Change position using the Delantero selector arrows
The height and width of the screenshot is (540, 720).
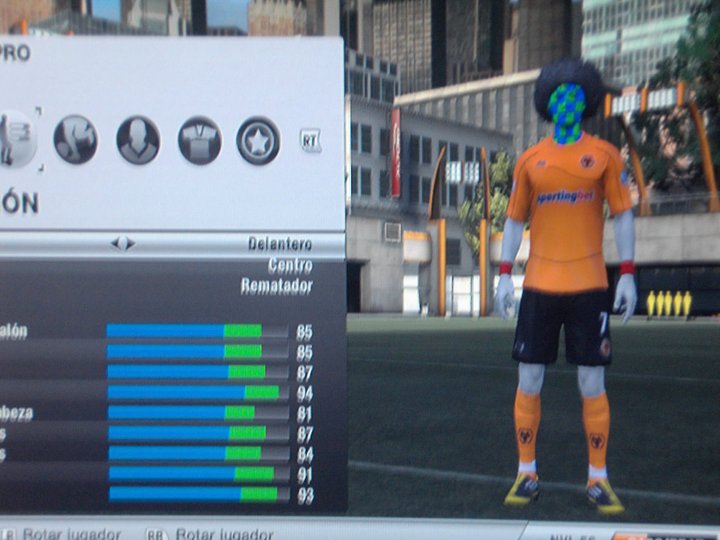click(123, 243)
